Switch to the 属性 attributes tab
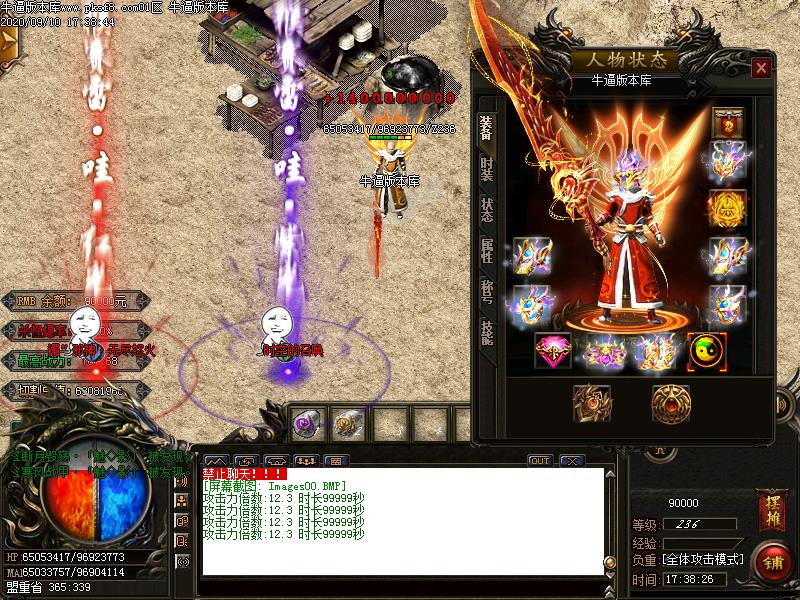 tap(487, 250)
